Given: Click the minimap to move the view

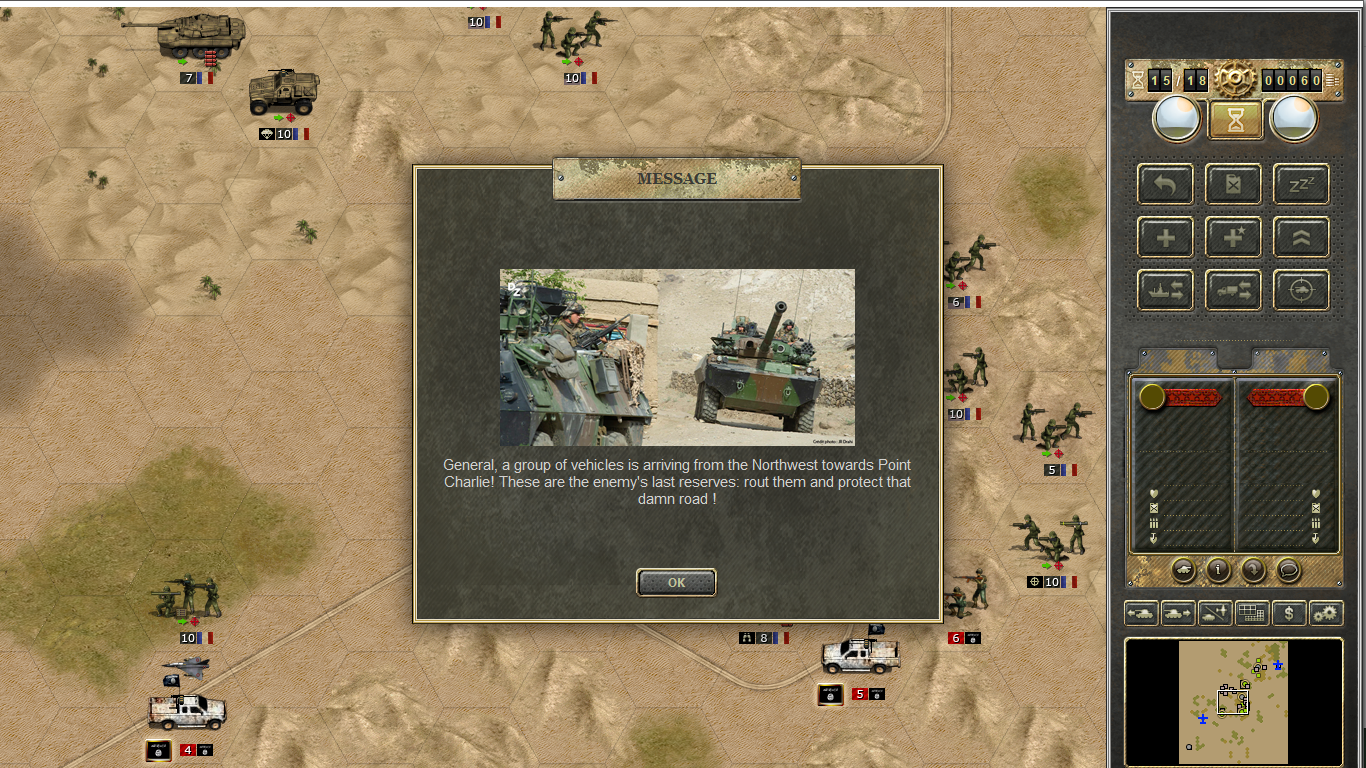Looking at the screenshot, I should point(1233,702).
